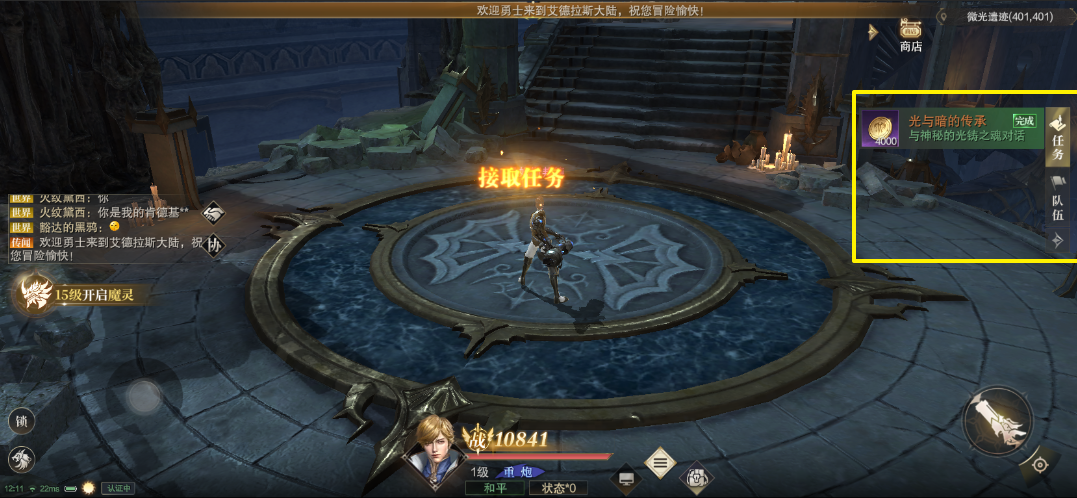This screenshot has height=498, width=1077.
Task: Switch to the 任务 quest tab
Action: click(1057, 136)
